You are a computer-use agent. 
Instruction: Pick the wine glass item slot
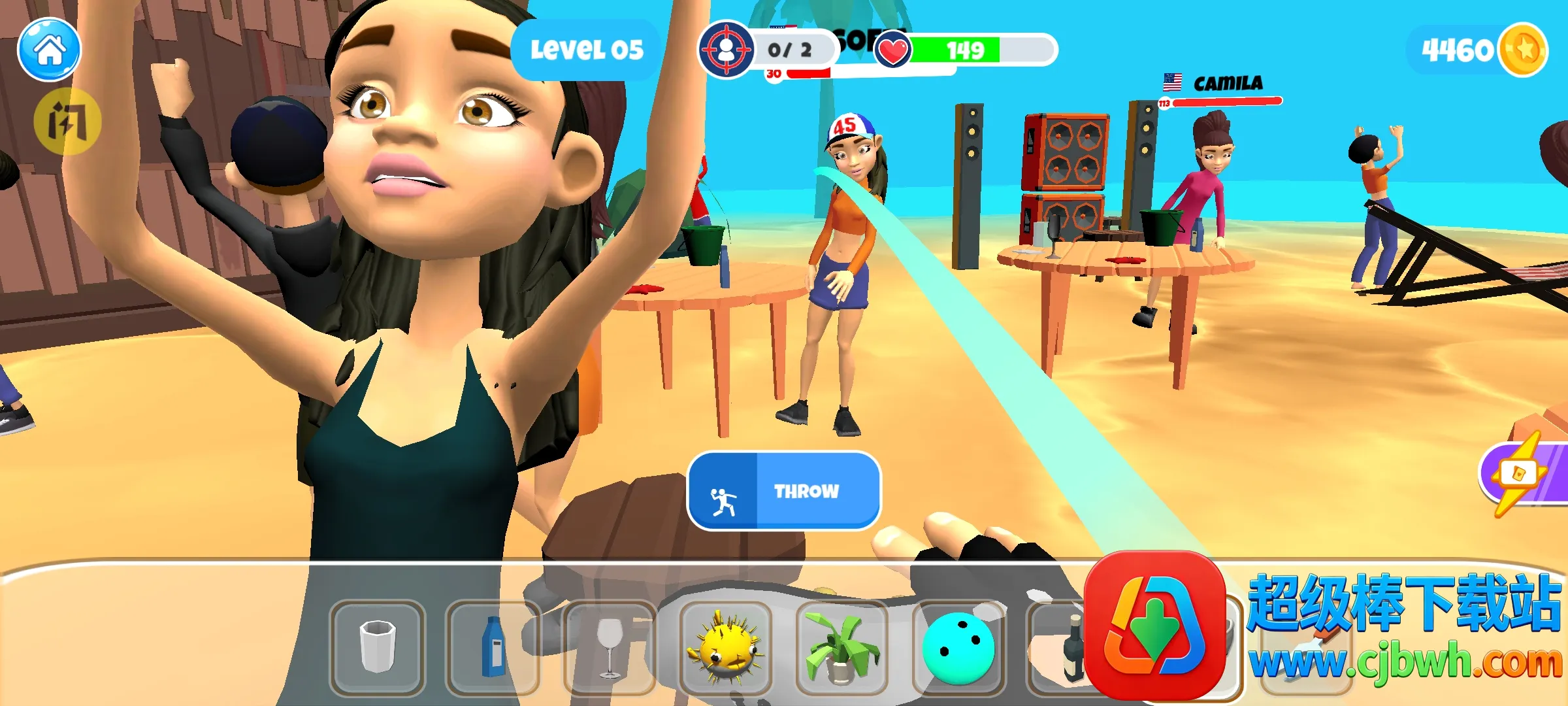click(610, 647)
